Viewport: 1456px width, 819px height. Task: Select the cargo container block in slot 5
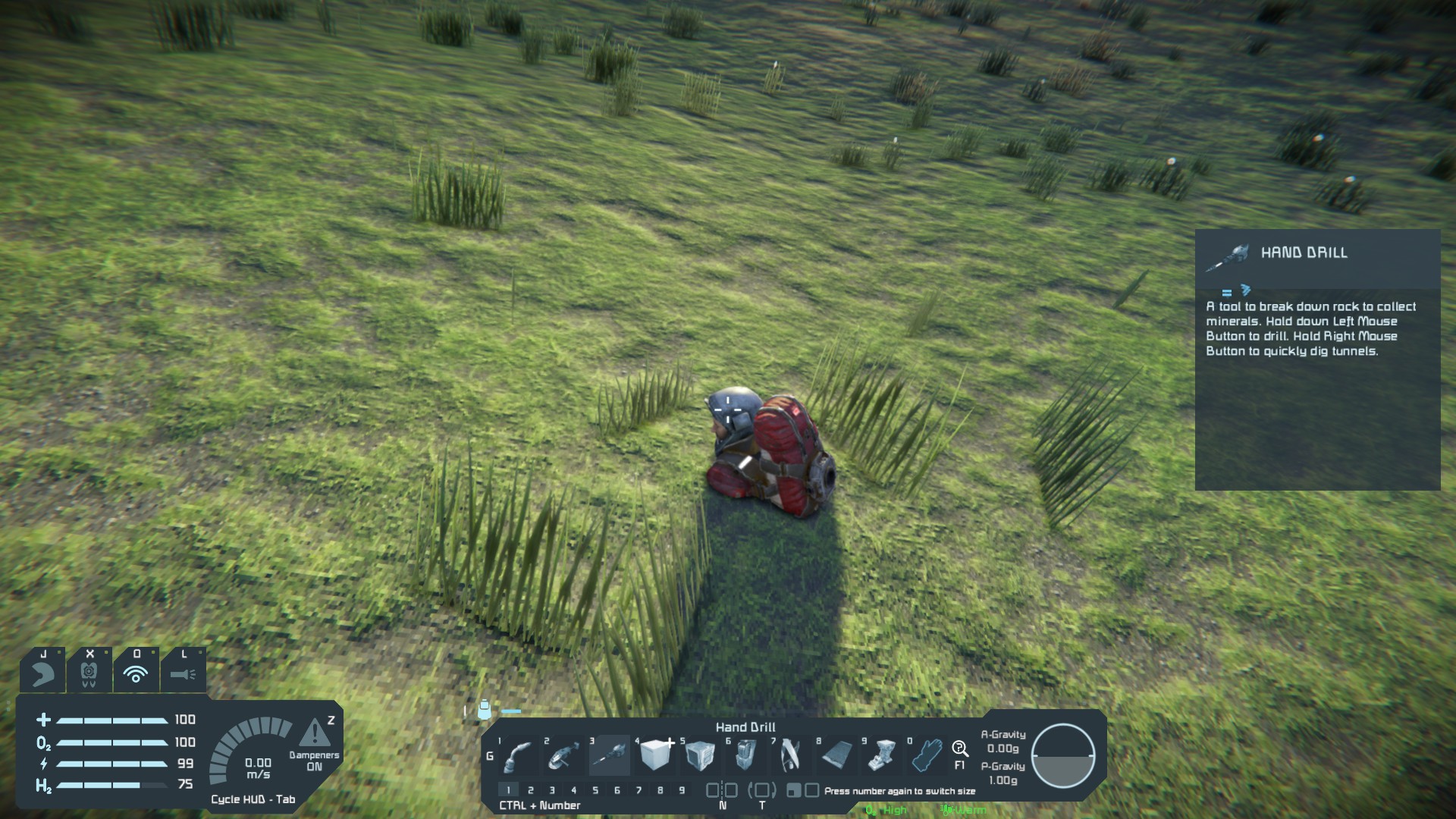700,755
